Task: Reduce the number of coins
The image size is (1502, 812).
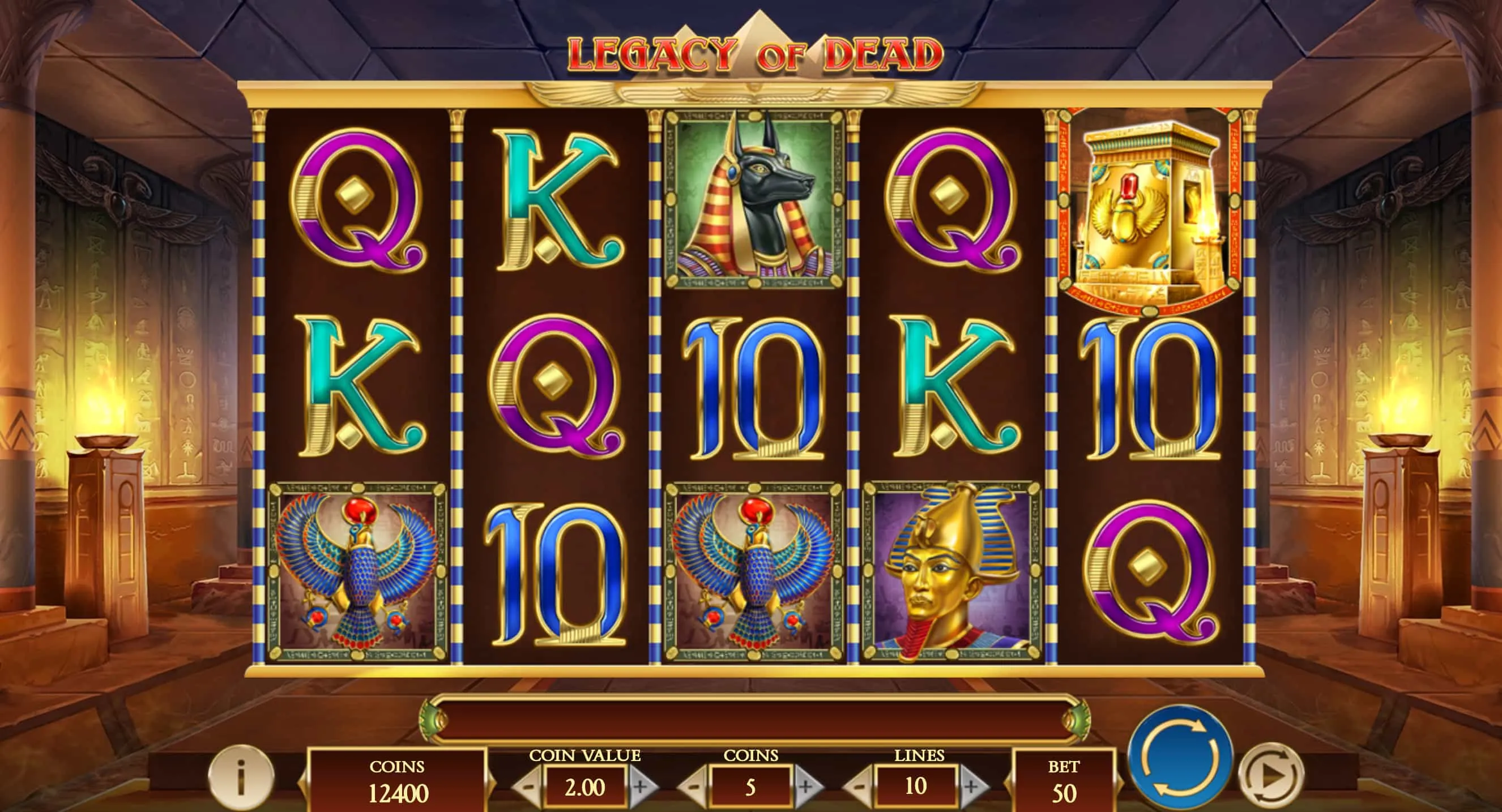Action: [693, 787]
